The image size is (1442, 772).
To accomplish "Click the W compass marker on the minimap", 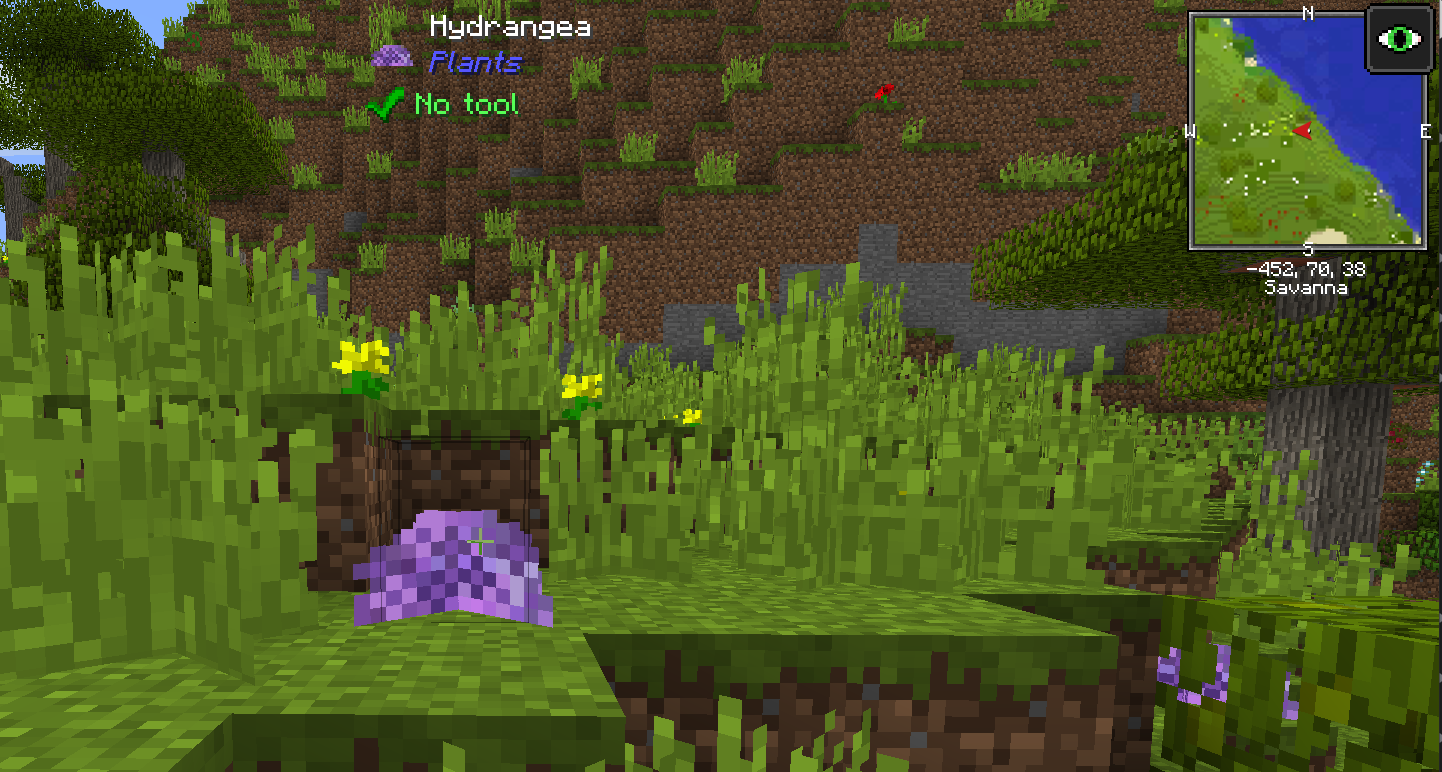I will click(x=1192, y=130).
